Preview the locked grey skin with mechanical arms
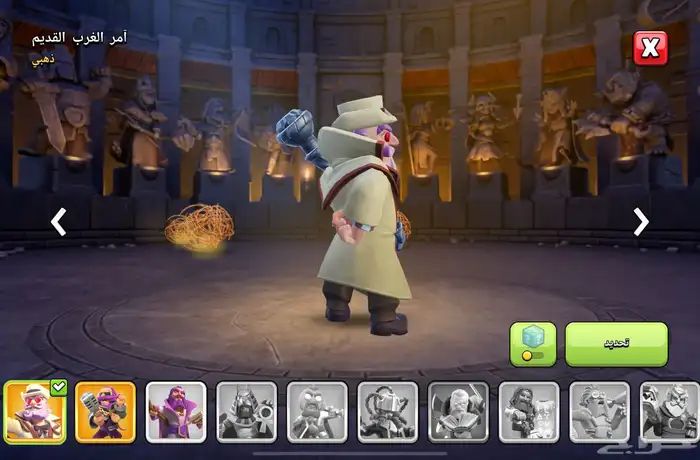 [x=388, y=411]
